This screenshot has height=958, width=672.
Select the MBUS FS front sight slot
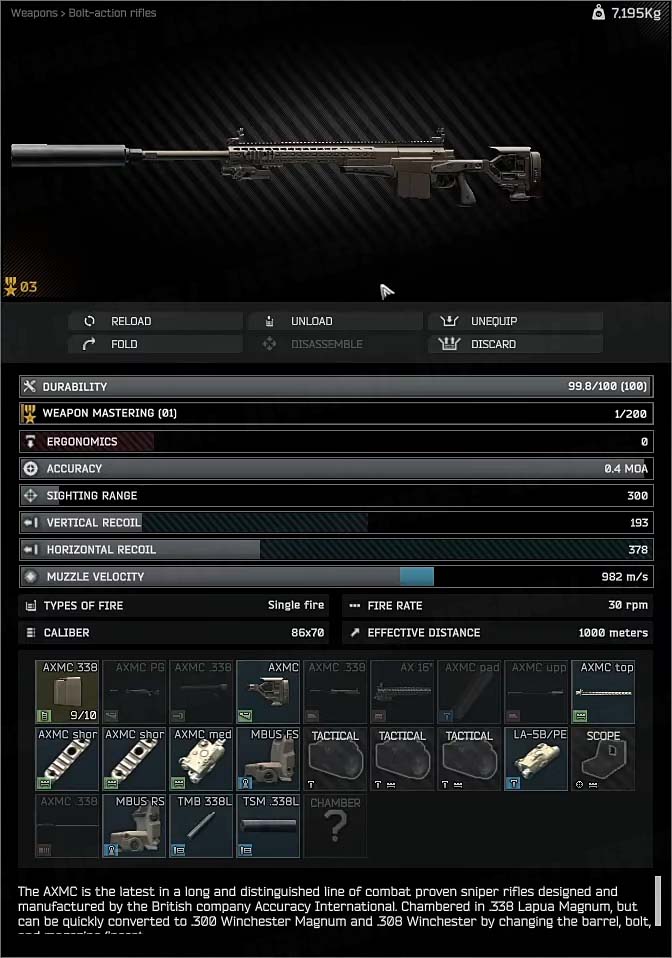(268, 759)
